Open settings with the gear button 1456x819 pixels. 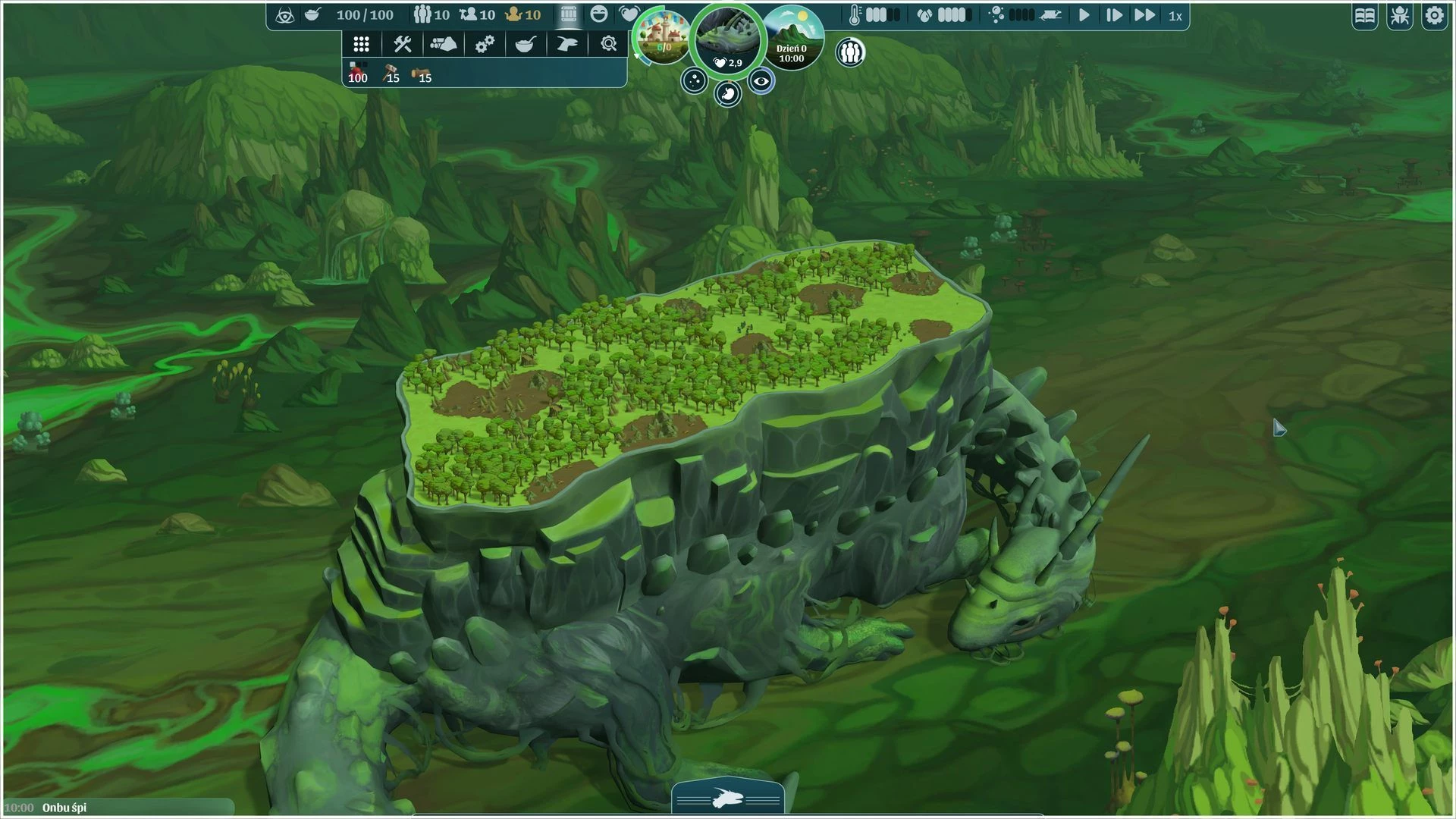1434,16
